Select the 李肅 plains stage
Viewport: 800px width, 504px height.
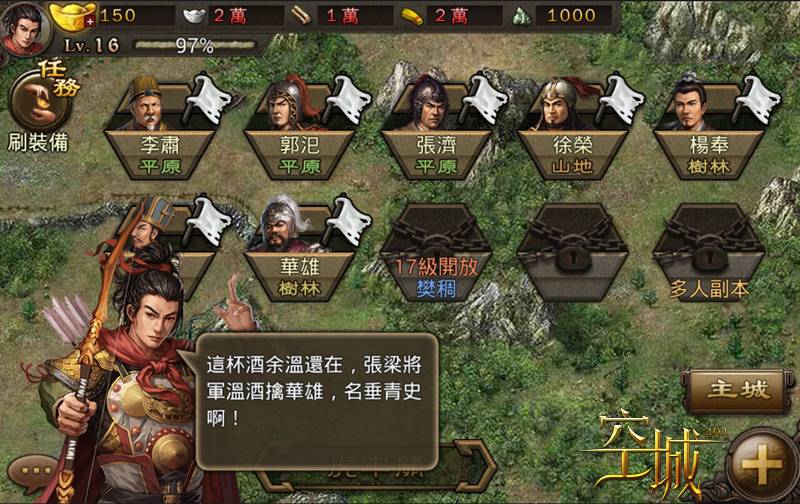[162, 128]
